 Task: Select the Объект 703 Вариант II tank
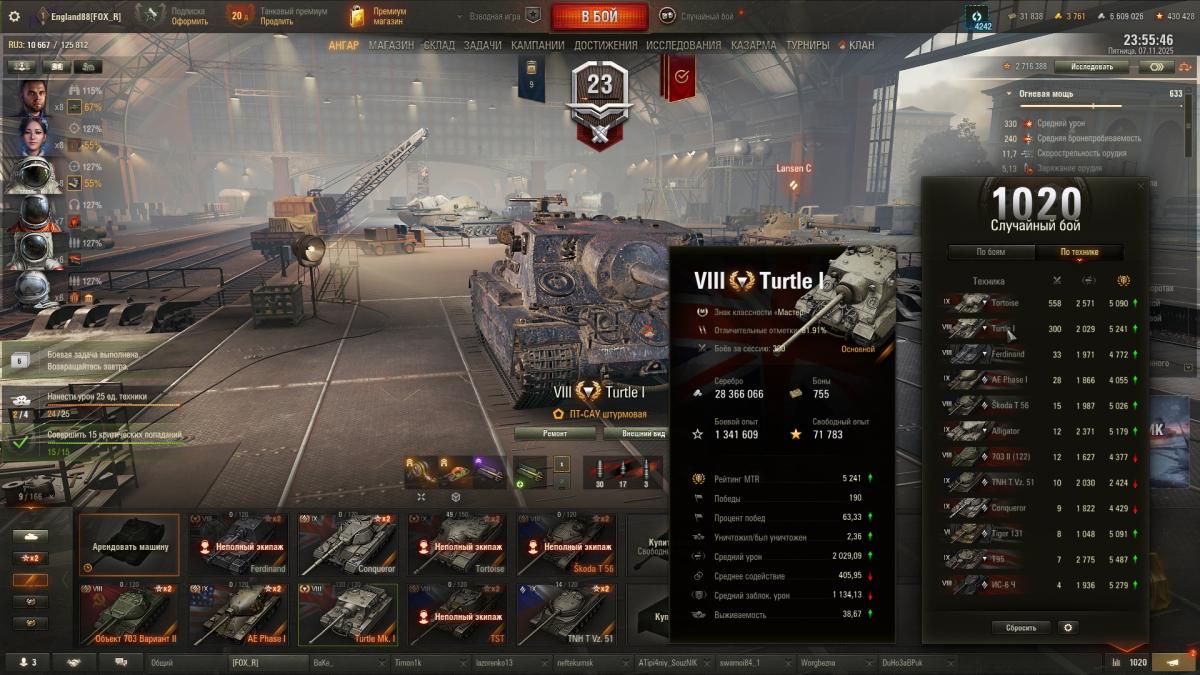point(129,614)
